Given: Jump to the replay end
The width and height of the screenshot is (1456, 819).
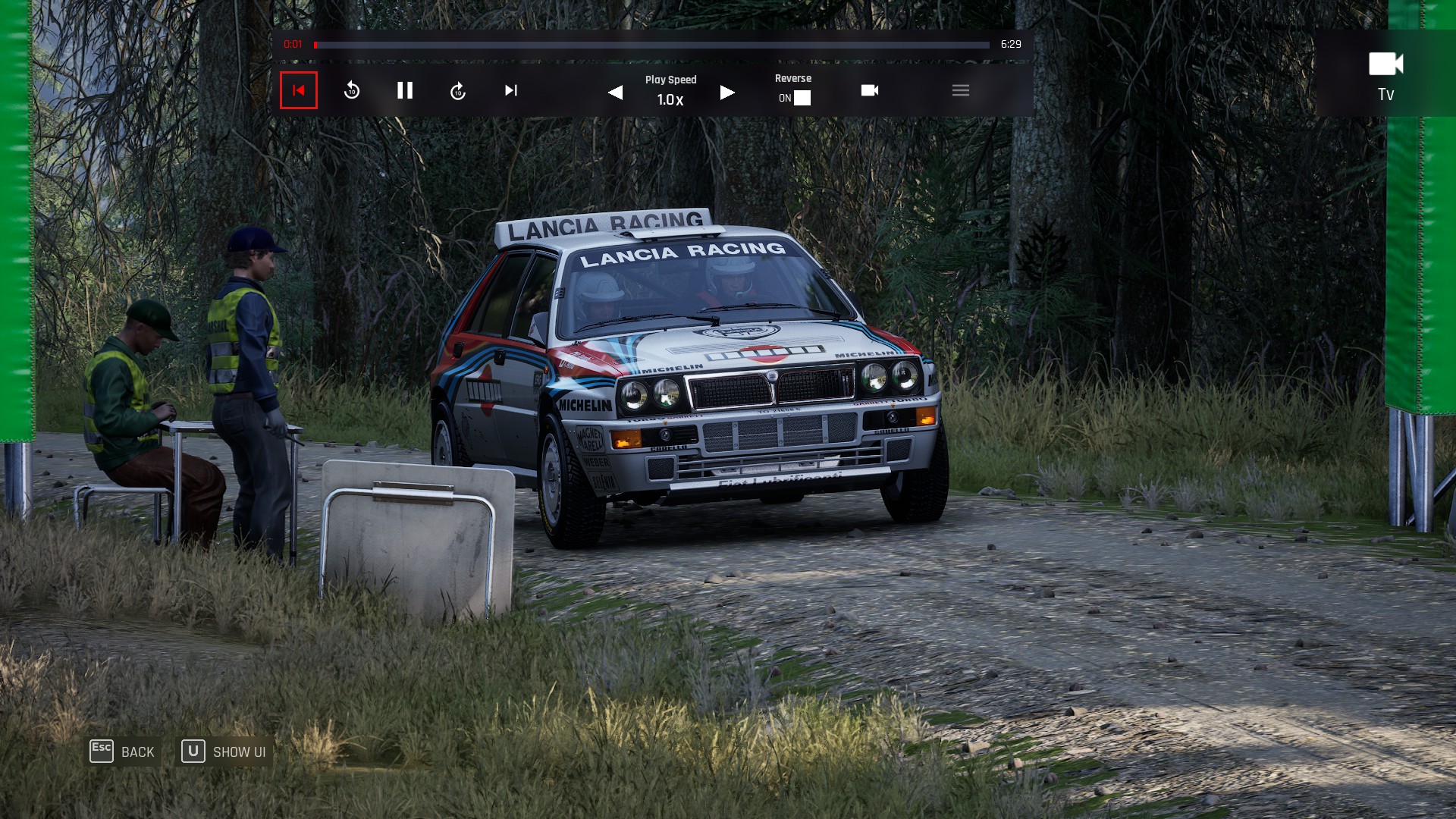Looking at the screenshot, I should 511,91.
